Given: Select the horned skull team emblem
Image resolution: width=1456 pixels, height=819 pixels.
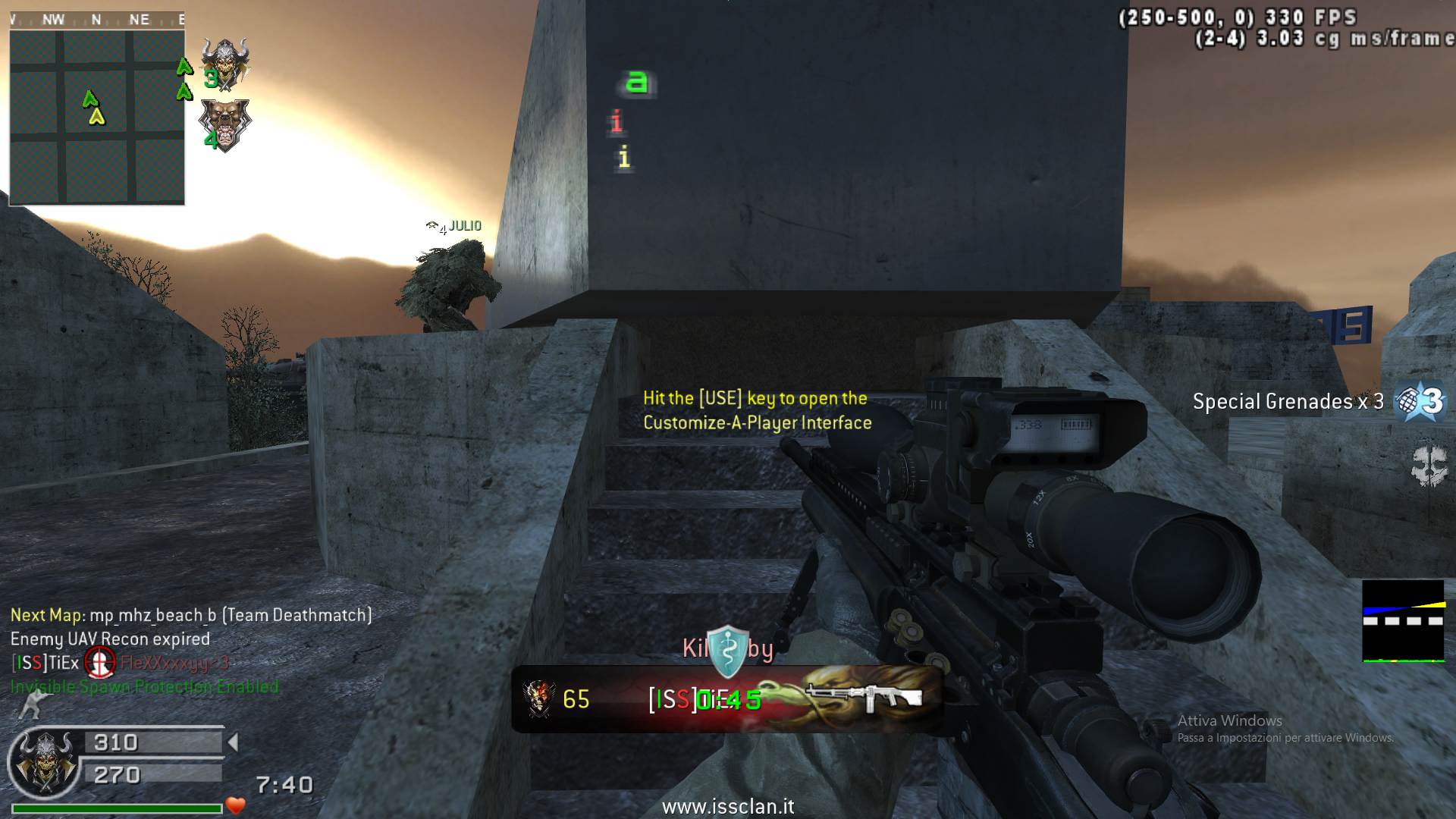Looking at the screenshot, I should [x=224, y=64].
